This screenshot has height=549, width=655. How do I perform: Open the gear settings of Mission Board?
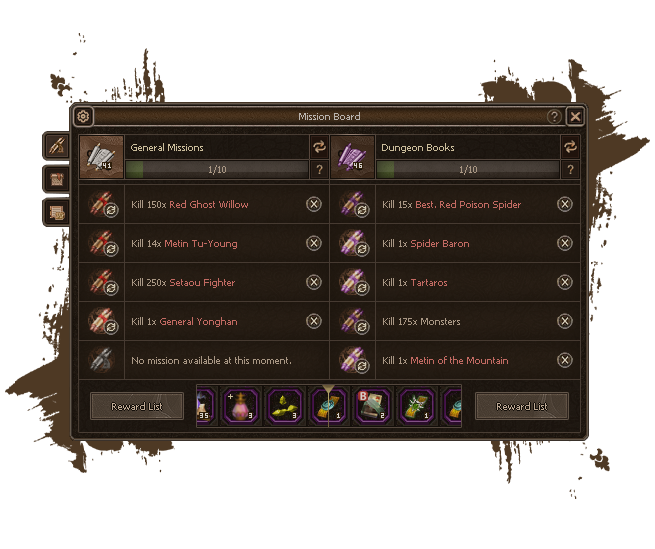tap(84, 117)
